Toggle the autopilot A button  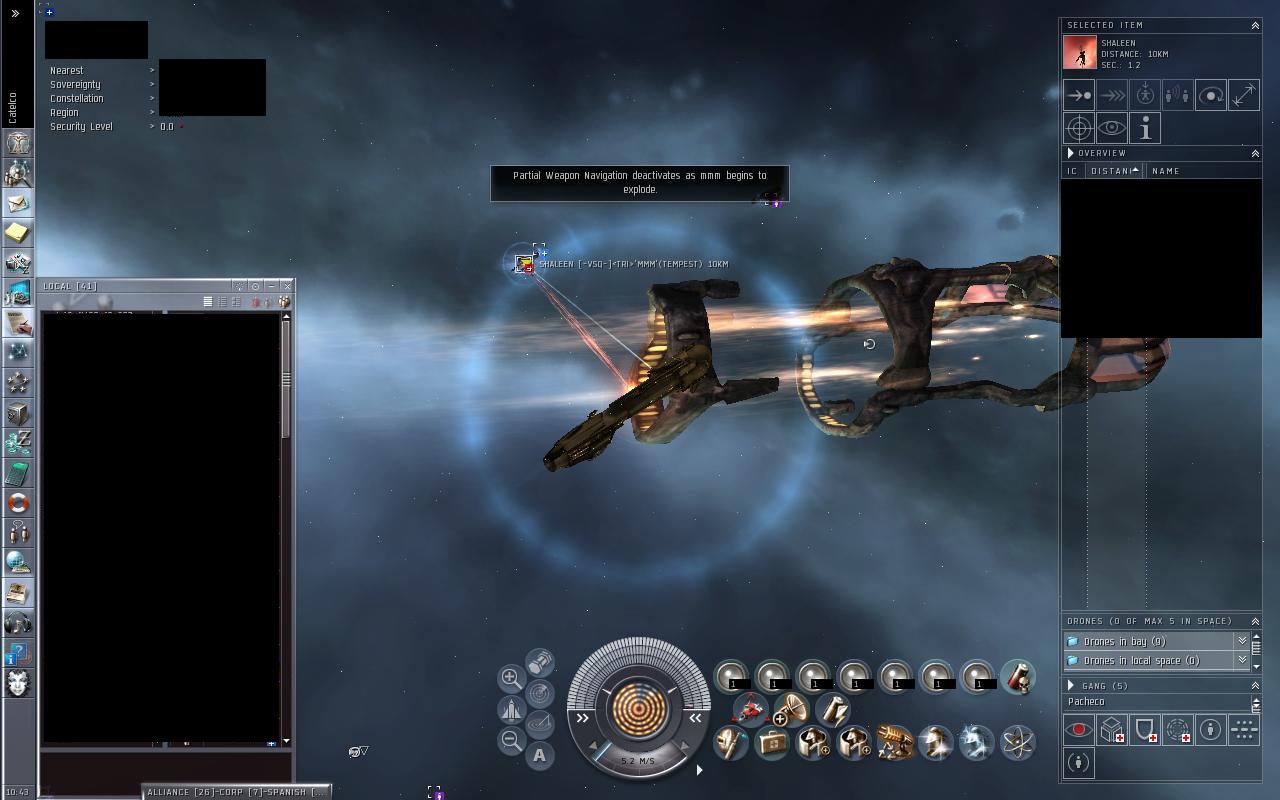(x=540, y=755)
